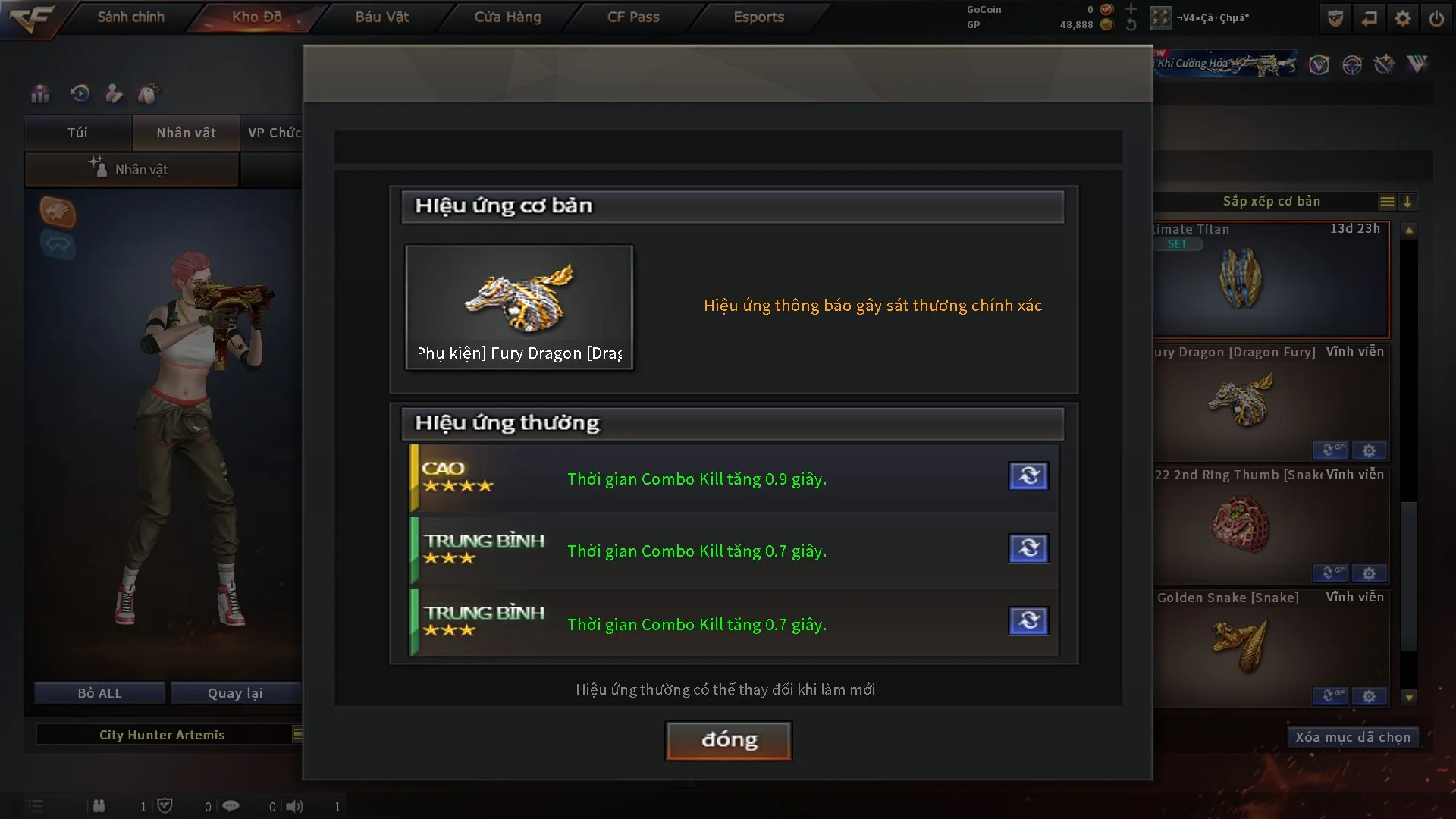
Task: Open settings with the gear icon
Action: [x=1403, y=18]
